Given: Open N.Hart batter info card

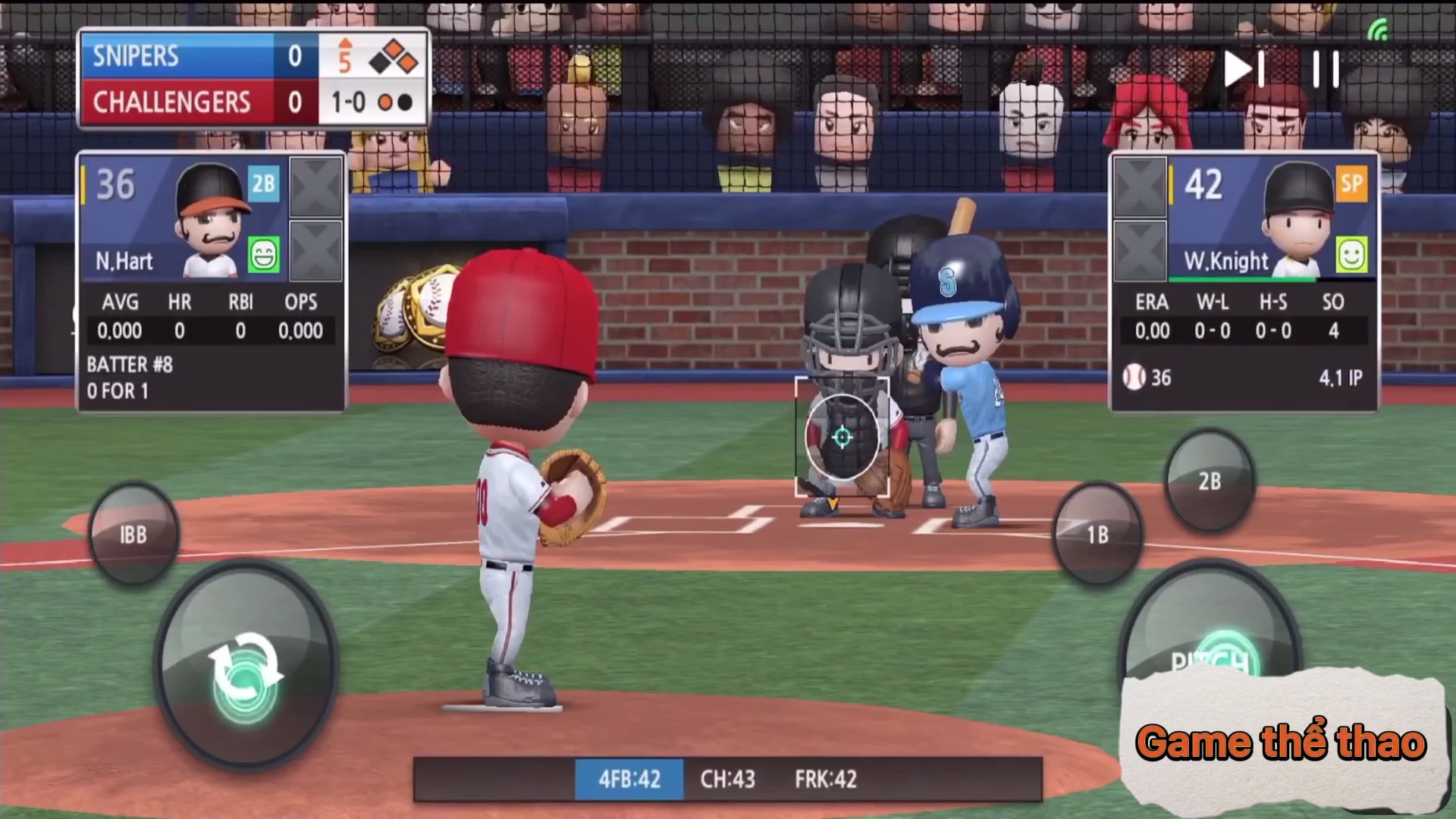Looking at the screenshot, I should coord(211,282).
